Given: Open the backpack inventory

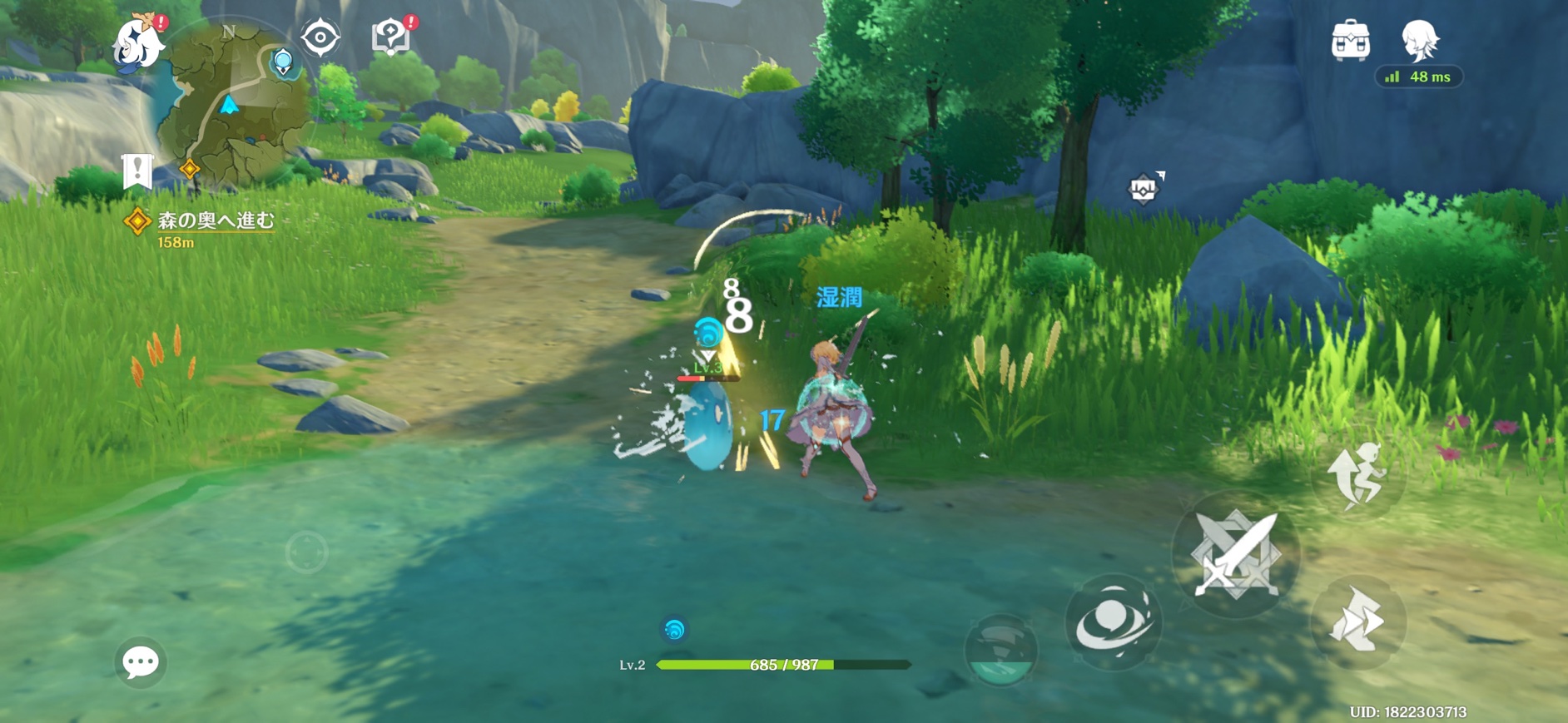Looking at the screenshot, I should click(x=1350, y=41).
